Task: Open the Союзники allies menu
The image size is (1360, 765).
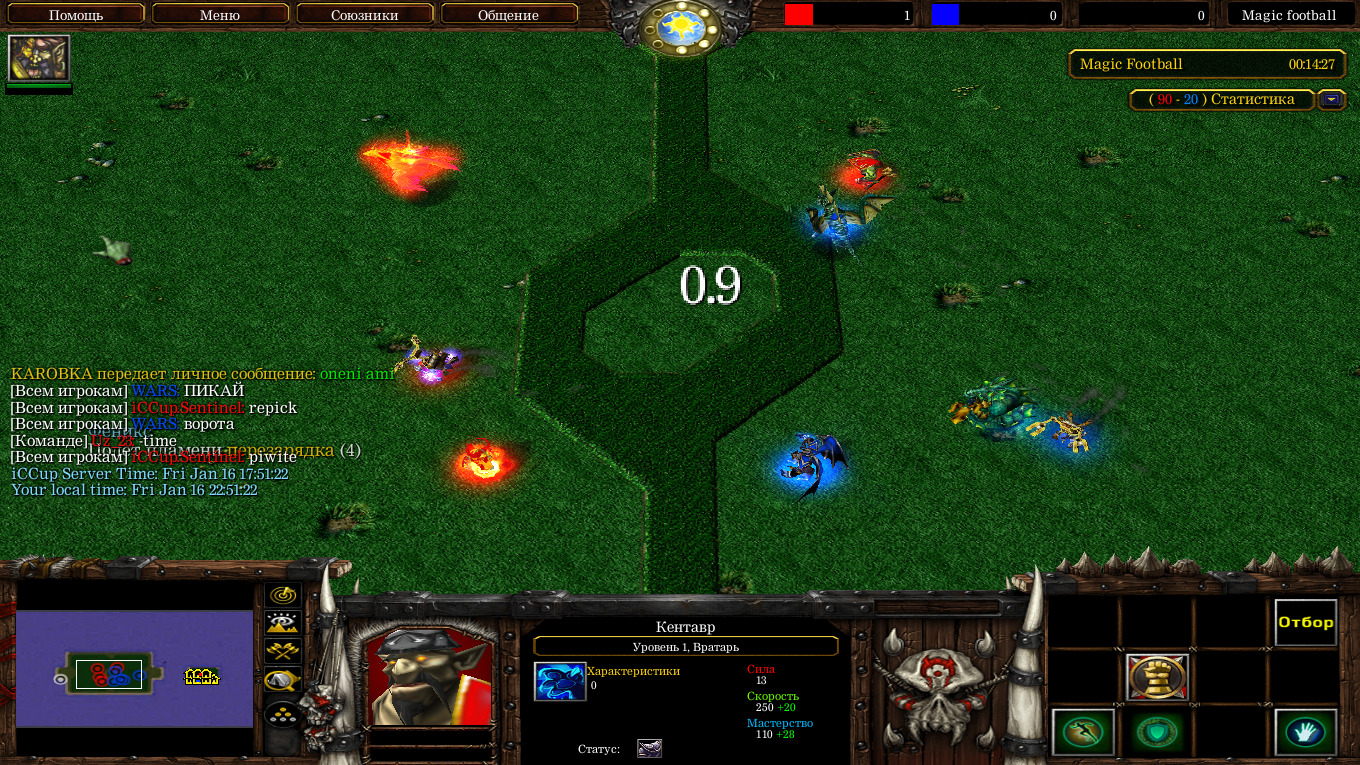Action: [365, 15]
